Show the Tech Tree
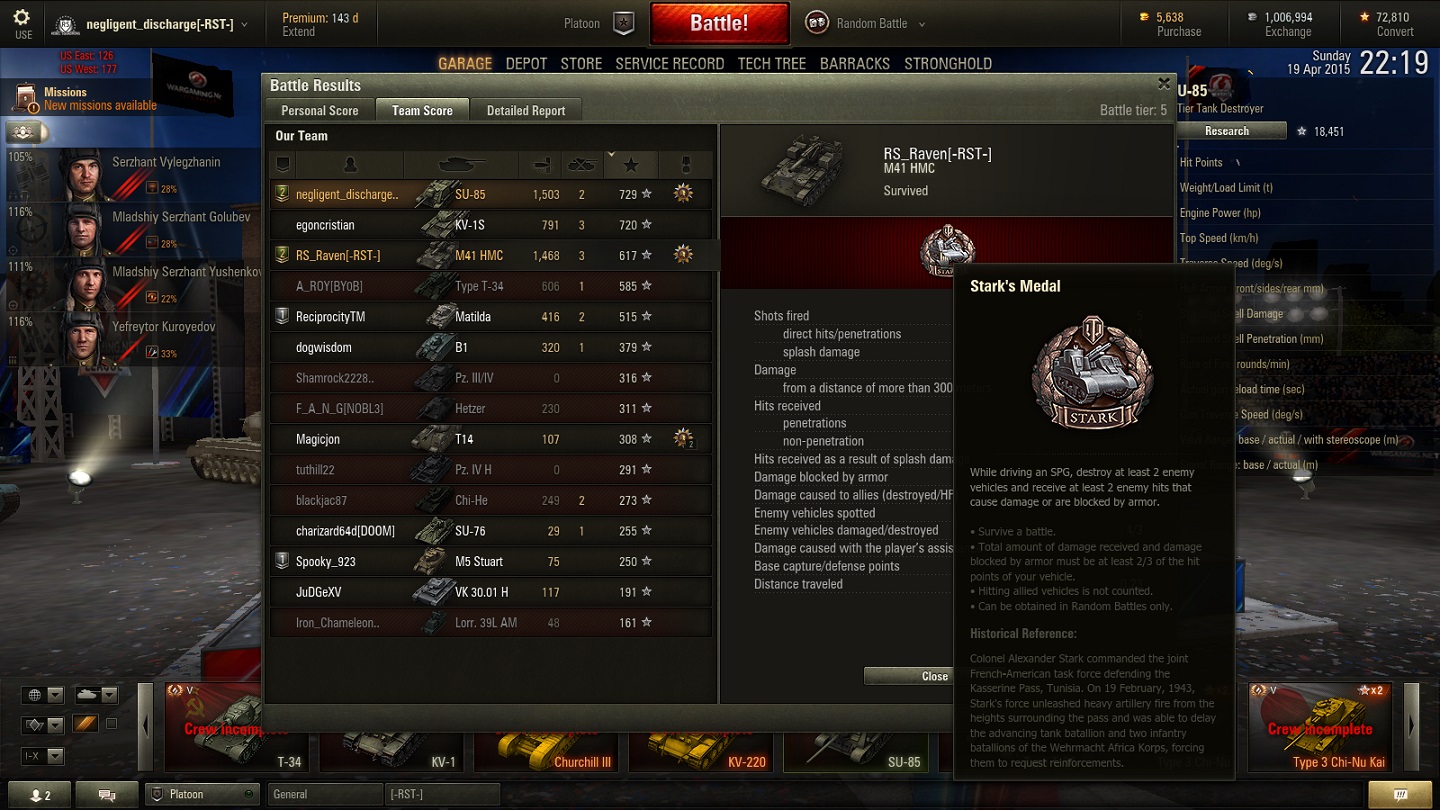Image resolution: width=1440 pixels, height=810 pixels. click(771, 63)
